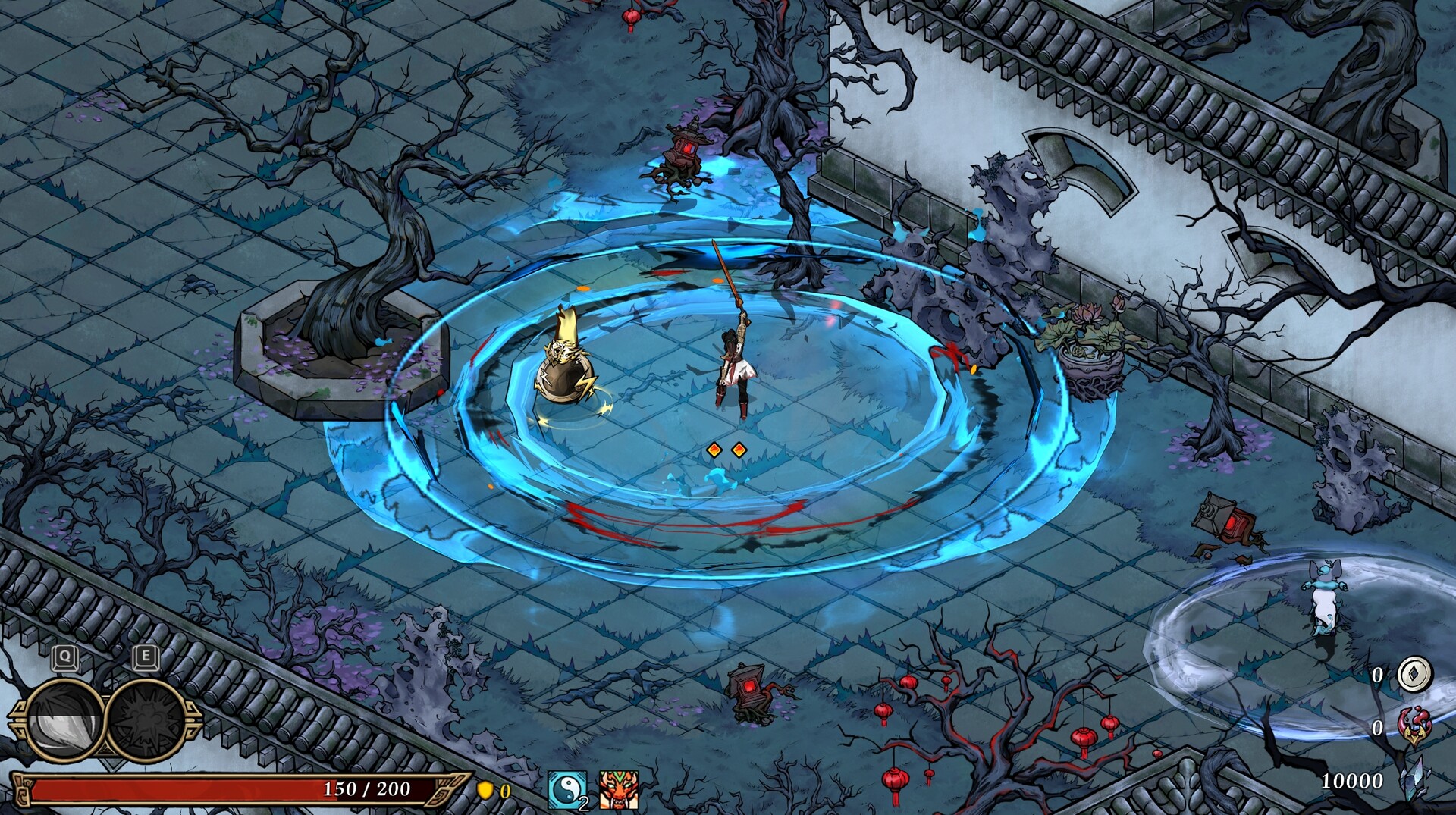Click the silver coin currency icon
Image resolution: width=1456 pixels, height=815 pixels.
(x=1414, y=676)
